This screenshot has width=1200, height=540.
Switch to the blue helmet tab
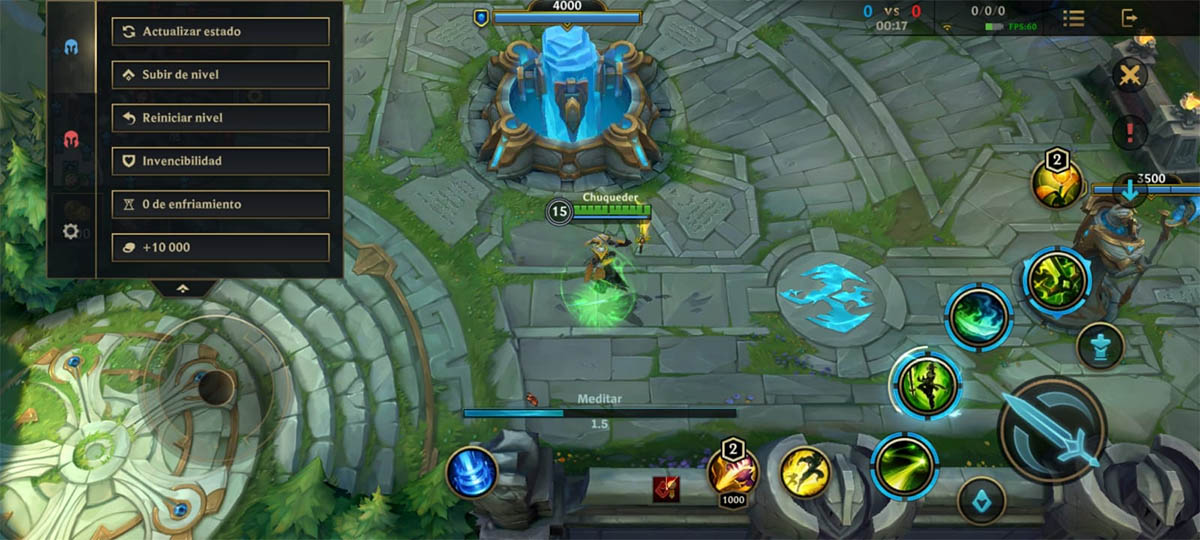(x=71, y=47)
